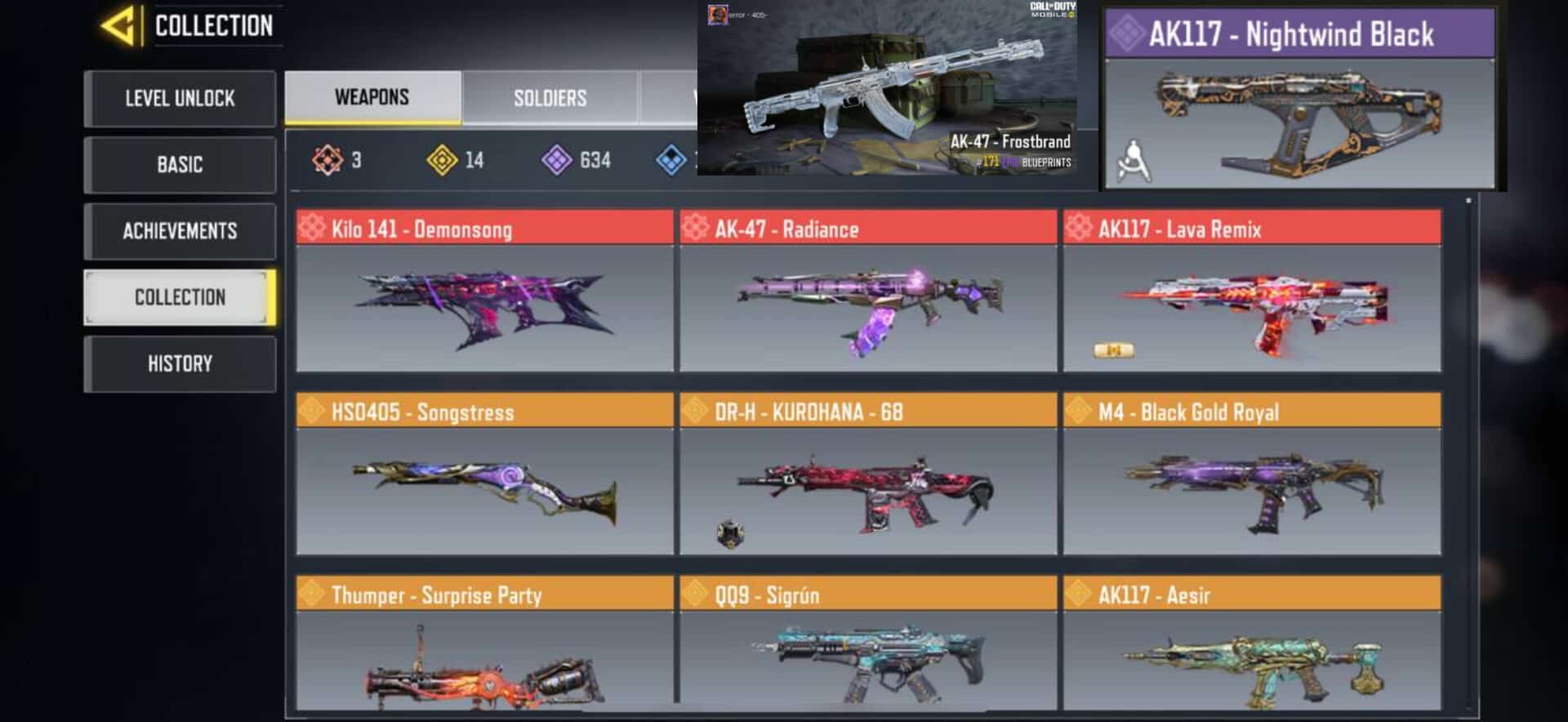Open the Achievements section
The image size is (1568, 722).
point(180,231)
